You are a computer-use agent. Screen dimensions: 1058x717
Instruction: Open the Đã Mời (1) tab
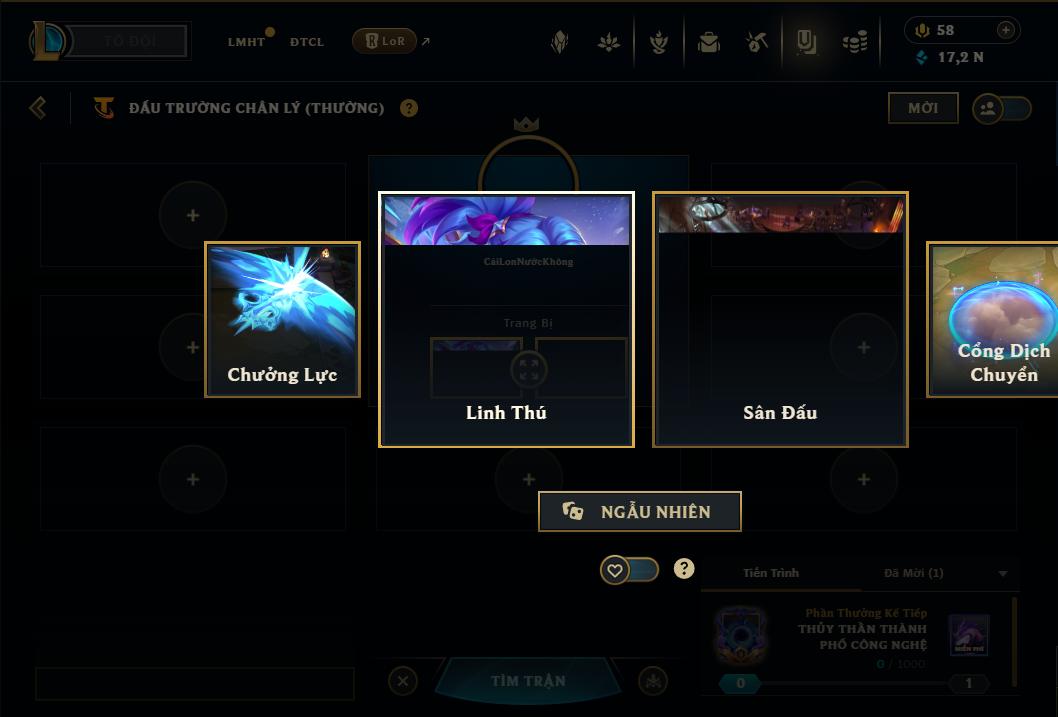click(x=913, y=573)
